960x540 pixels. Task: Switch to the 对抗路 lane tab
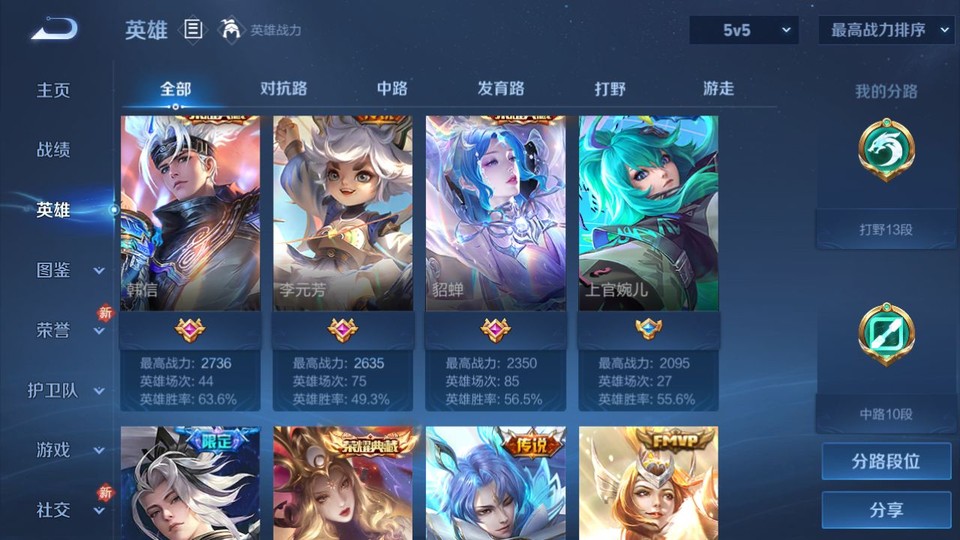point(283,88)
